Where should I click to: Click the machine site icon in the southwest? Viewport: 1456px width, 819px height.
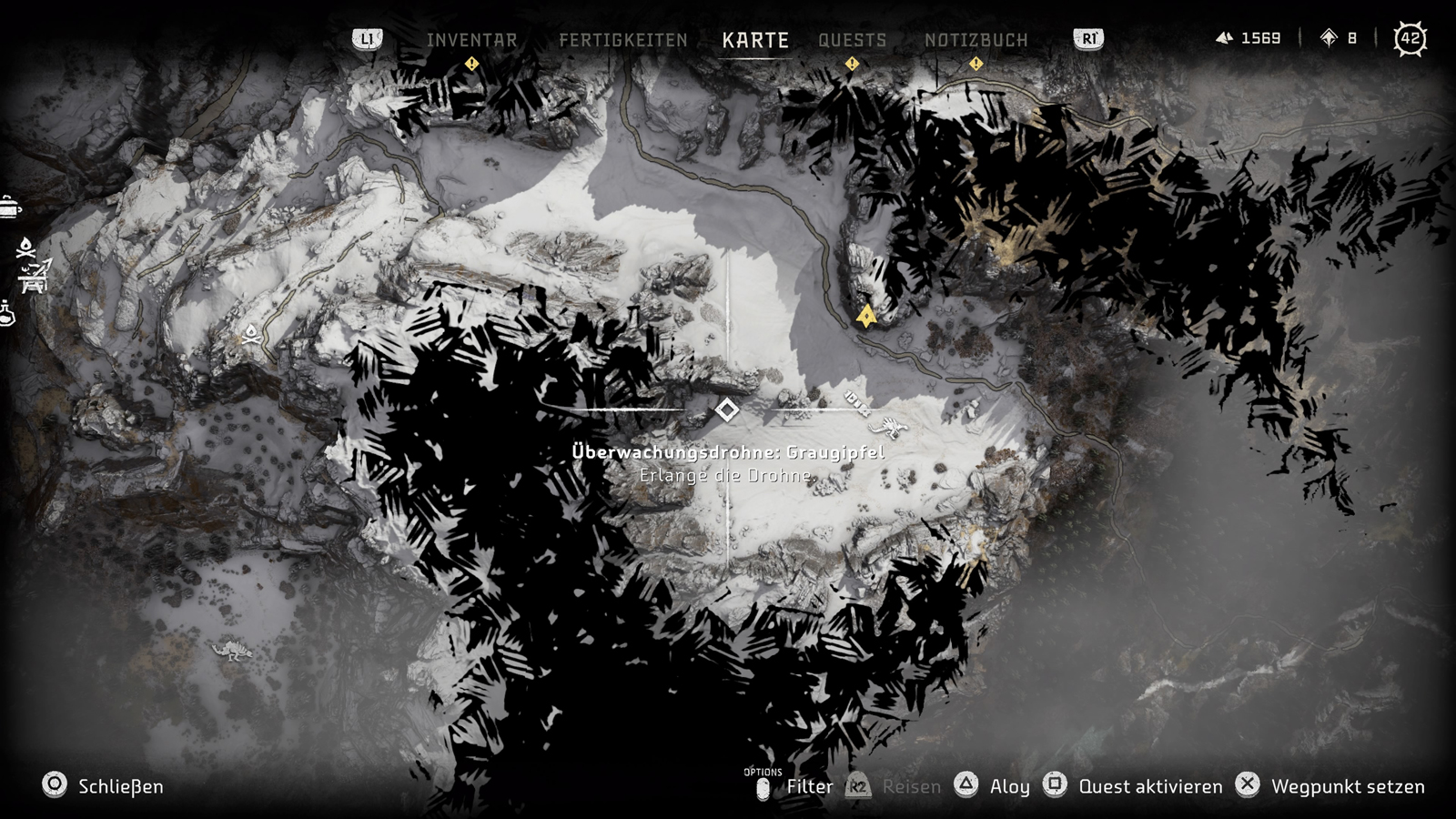[232, 651]
